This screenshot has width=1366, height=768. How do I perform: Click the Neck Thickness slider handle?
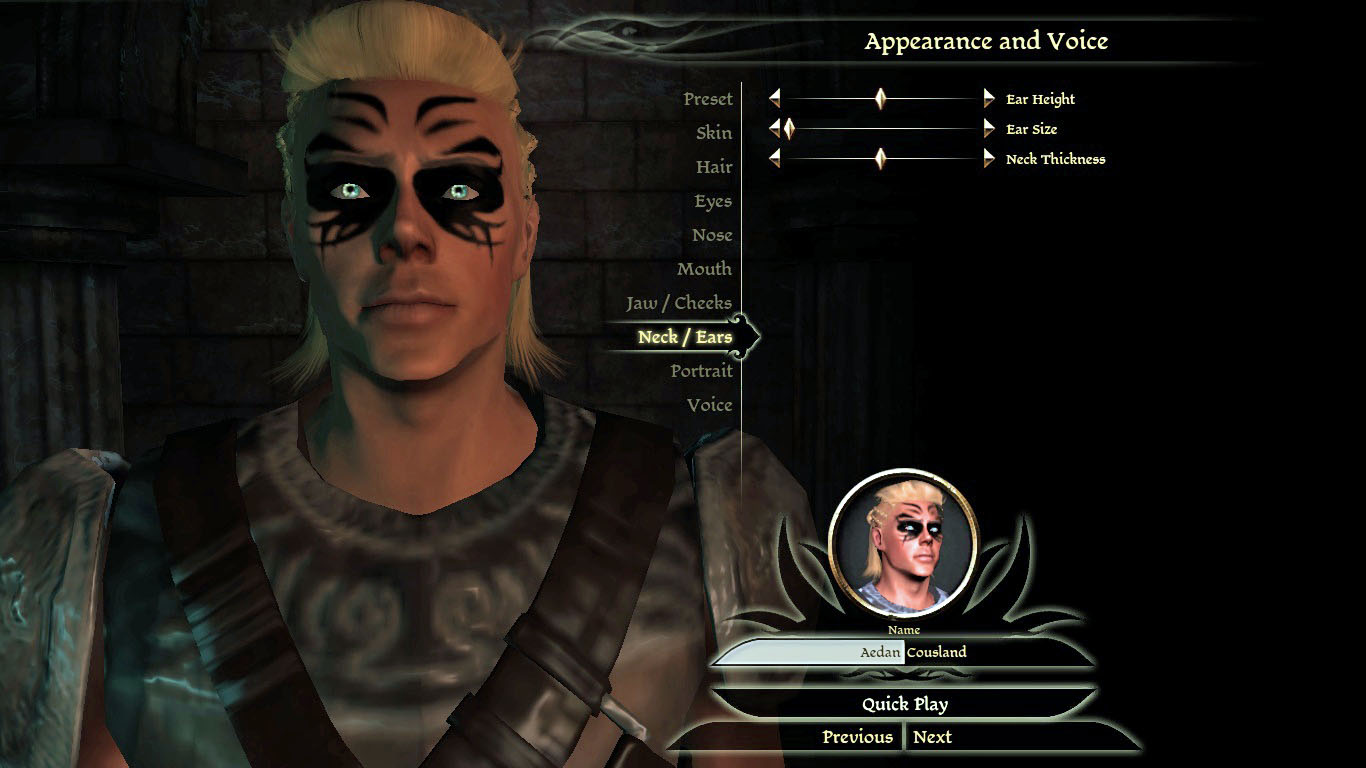pos(880,159)
